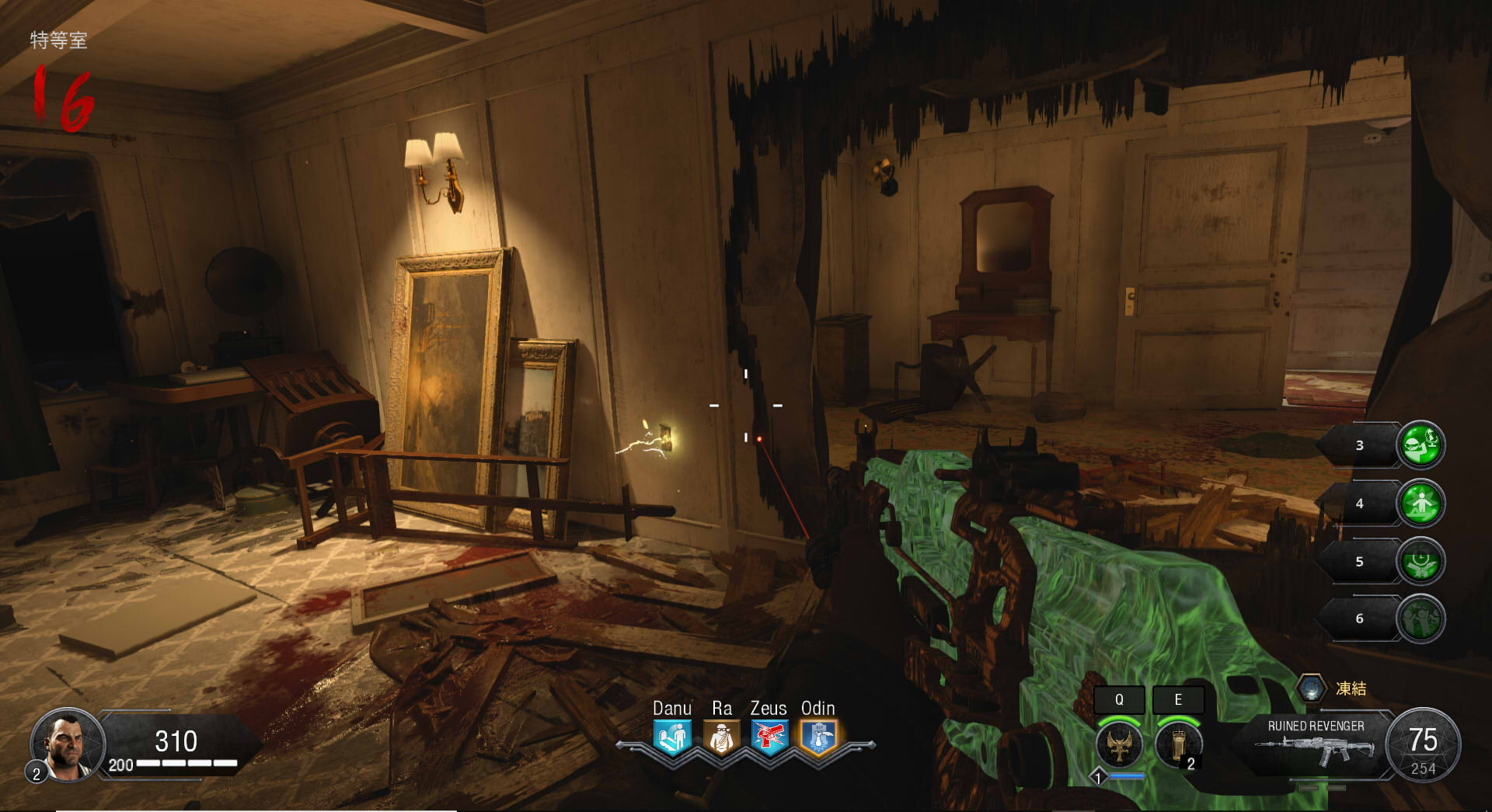Use the elixir in slot 4
Screen dimensions: 1492x812
1421,504
